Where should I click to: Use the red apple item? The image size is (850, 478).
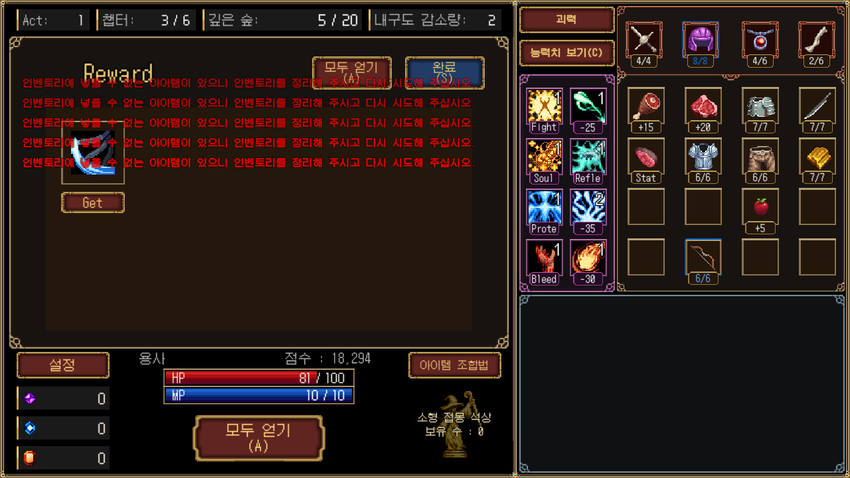point(760,206)
